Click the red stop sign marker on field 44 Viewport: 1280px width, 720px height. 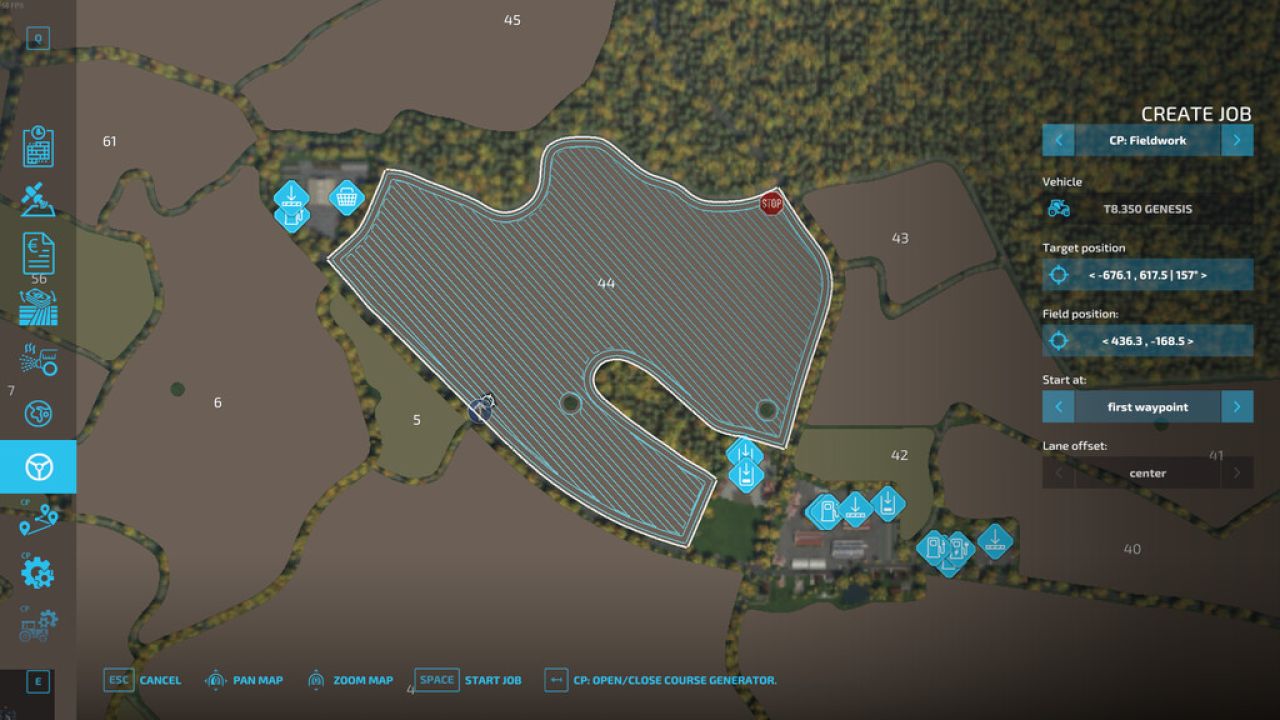[771, 202]
